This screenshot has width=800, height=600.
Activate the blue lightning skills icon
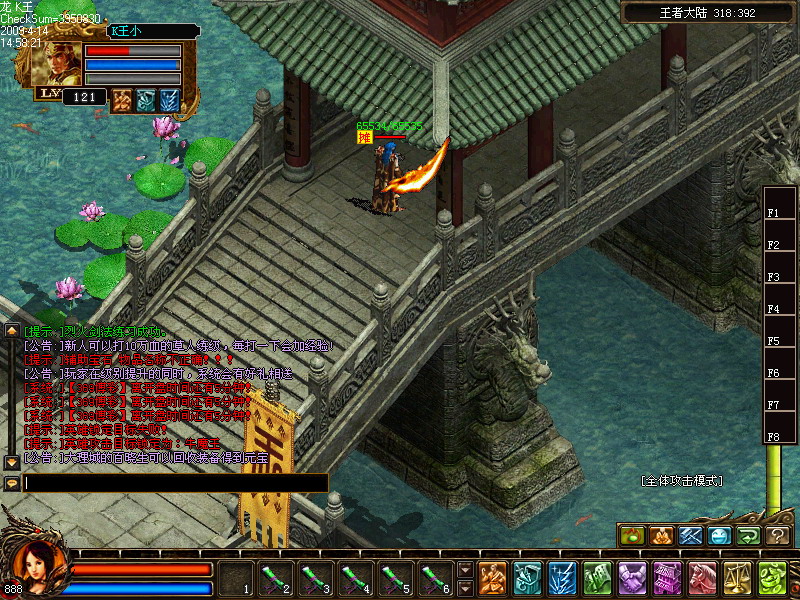tap(561, 578)
